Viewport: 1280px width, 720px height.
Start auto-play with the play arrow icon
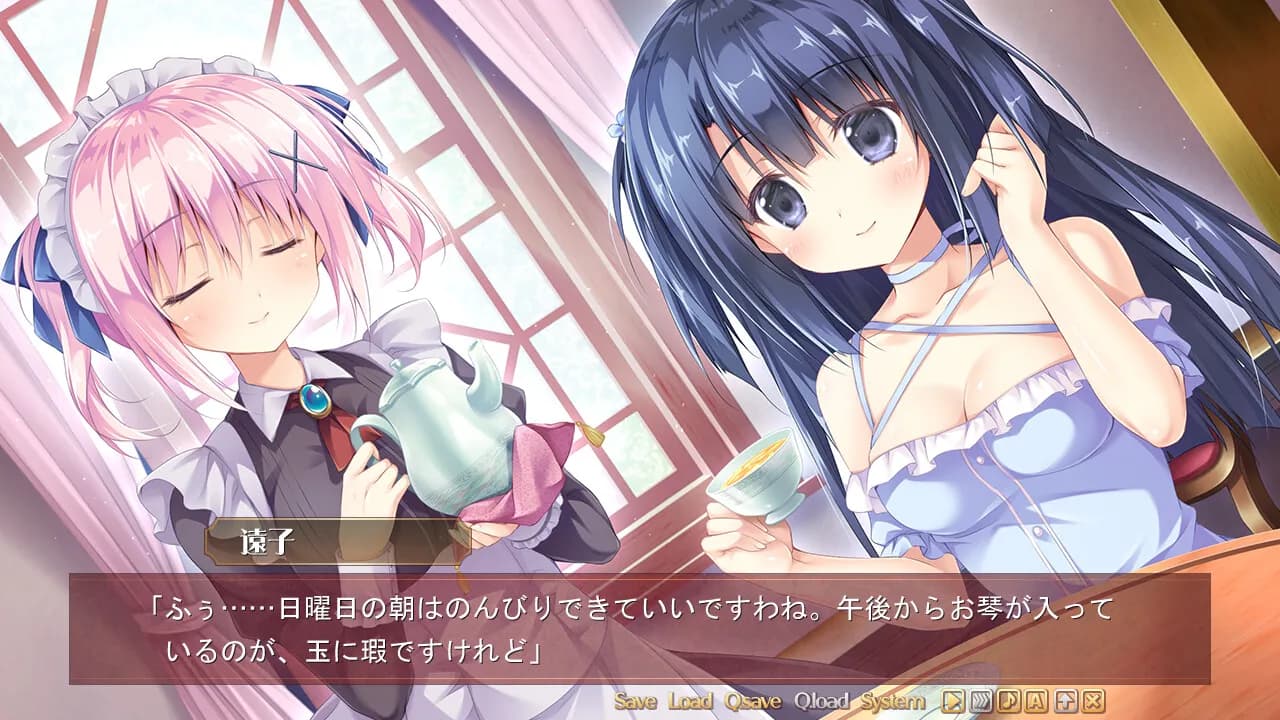[x=954, y=701]
